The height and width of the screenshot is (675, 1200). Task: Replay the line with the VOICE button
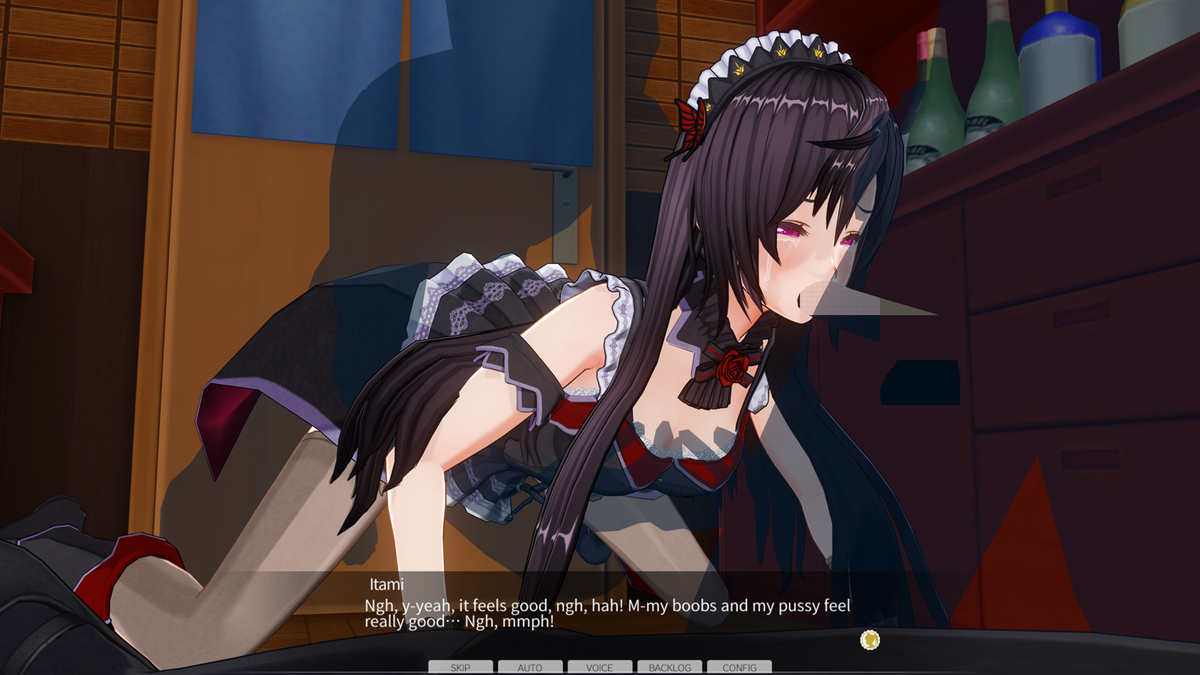point(600,667)
